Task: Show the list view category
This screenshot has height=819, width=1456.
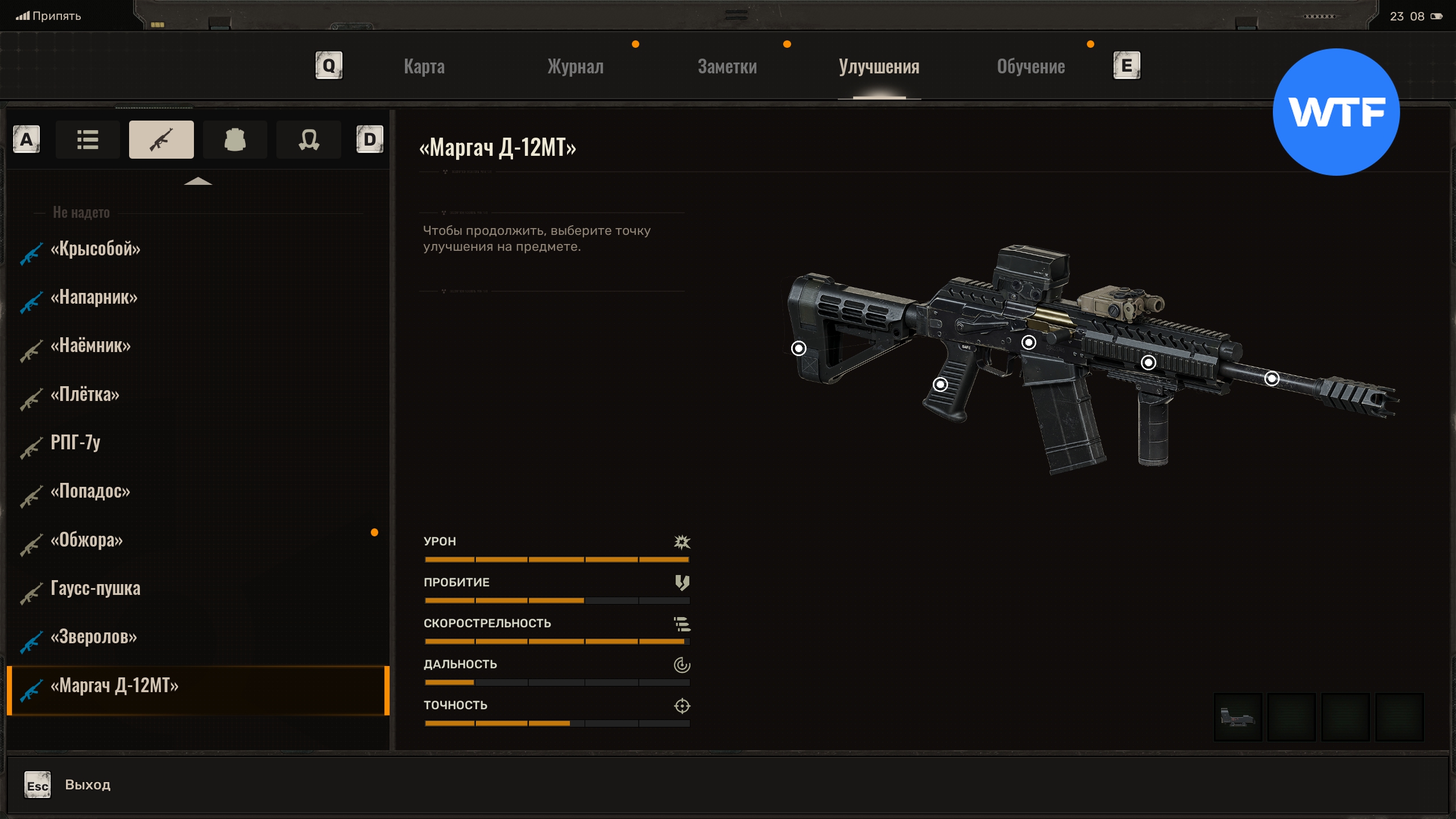Action: (88, 139)
